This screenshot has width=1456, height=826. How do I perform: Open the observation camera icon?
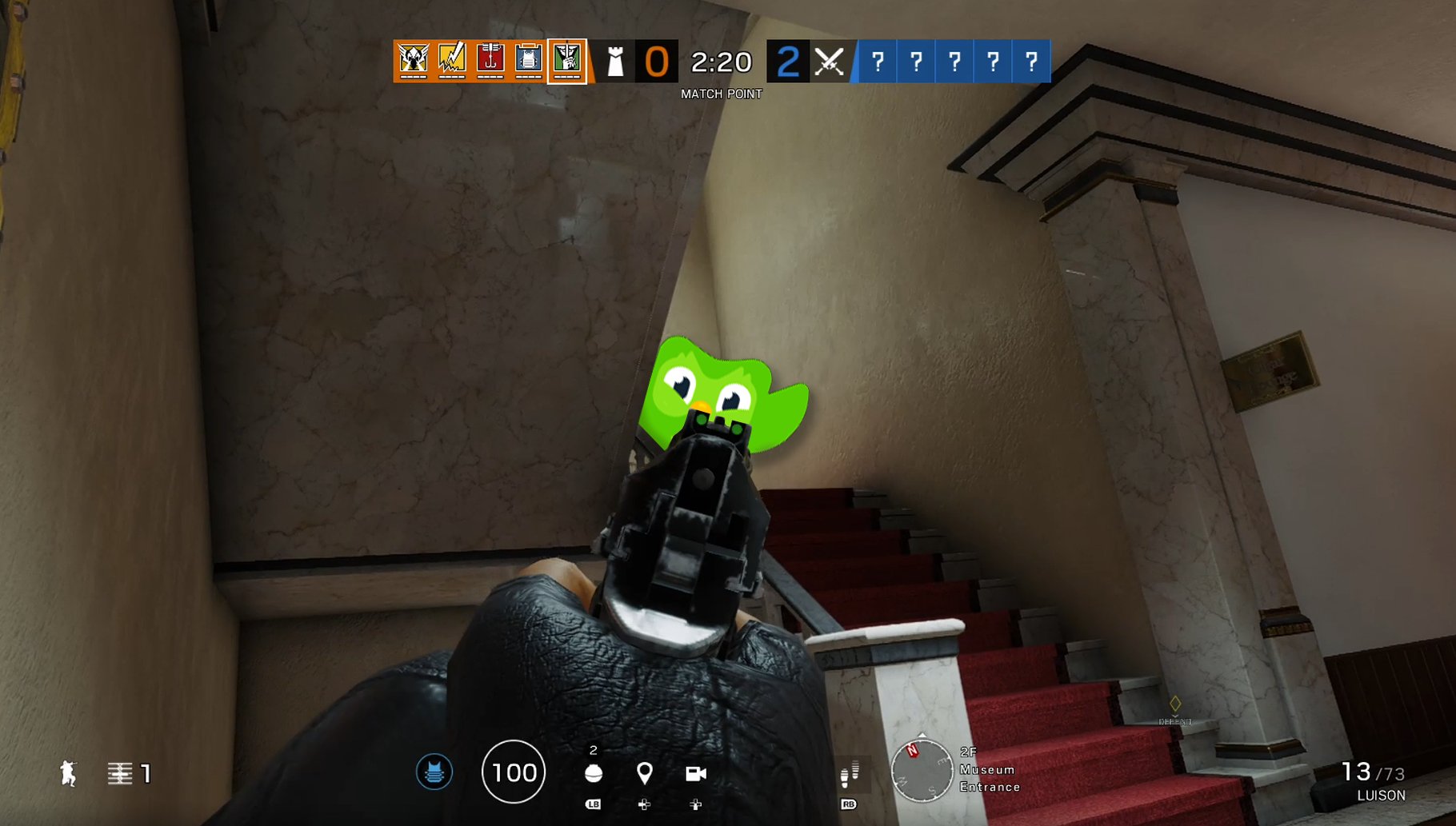pyautogui.click(x=695, y=773)
